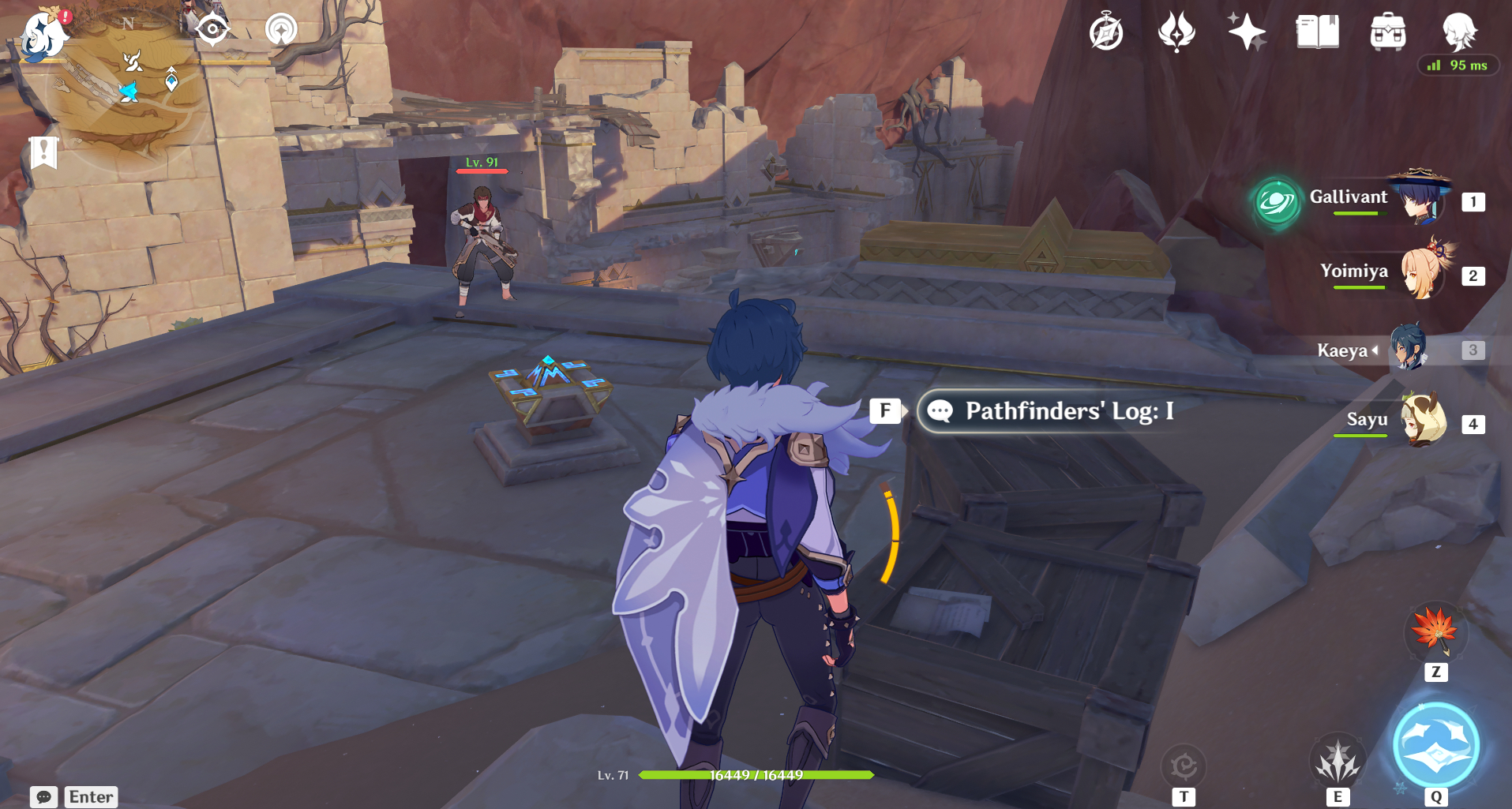Open the Wish star icon
This screenshot has height=809, width=1512.
click(1246, 33)
